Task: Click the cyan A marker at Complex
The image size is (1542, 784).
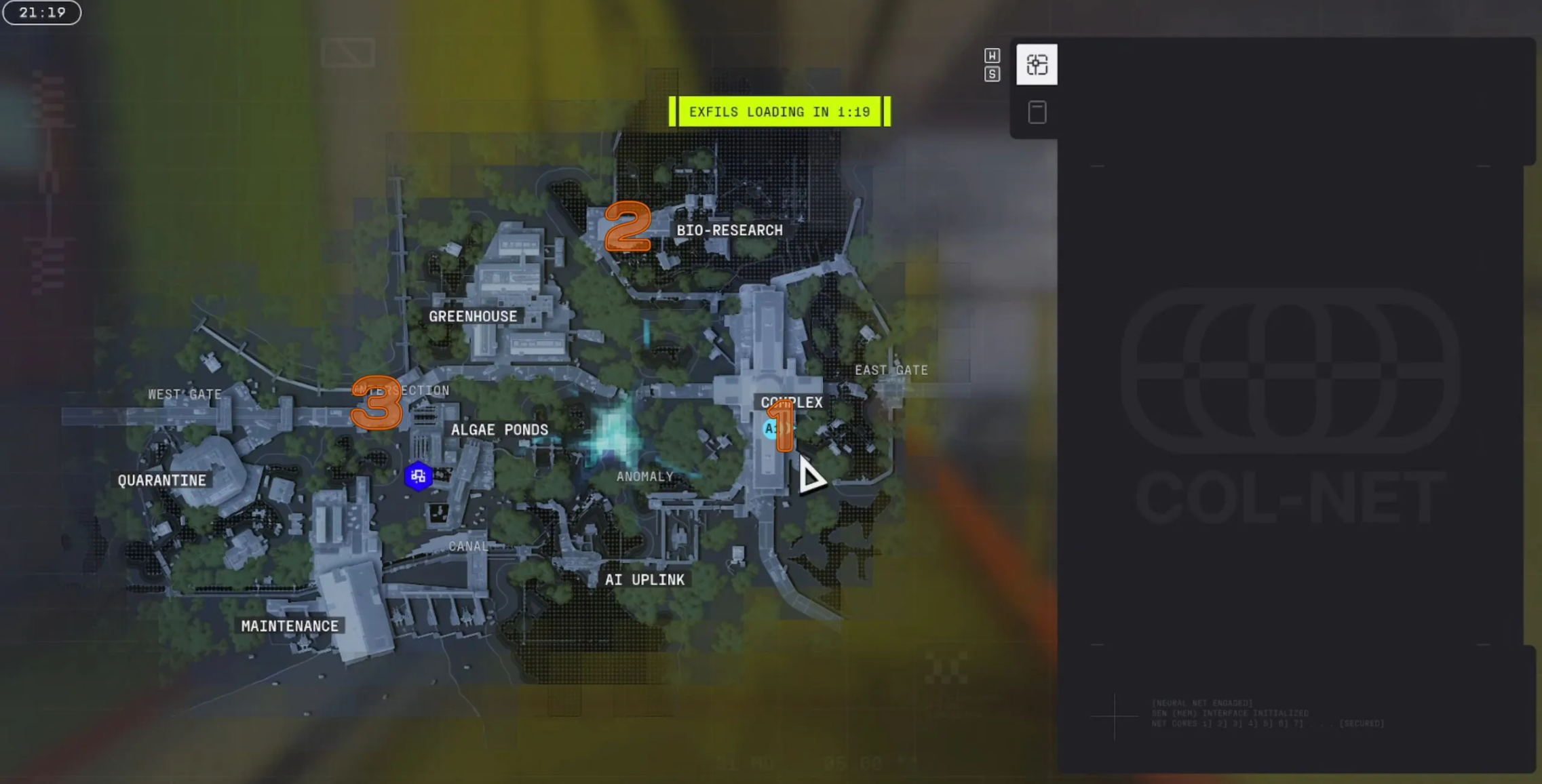Action: pyautogui.click(x=771, y=429)
